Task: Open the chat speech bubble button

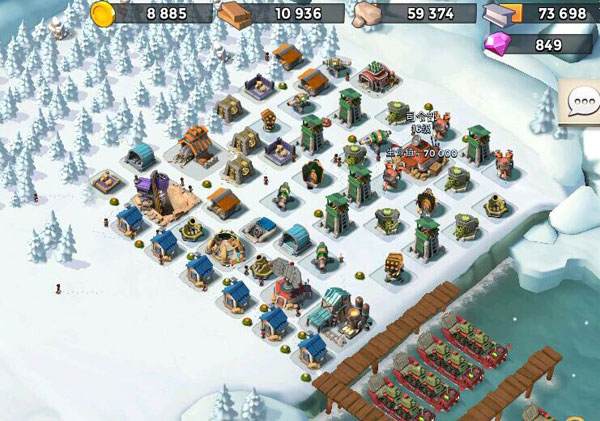Action: coord(582,103)
